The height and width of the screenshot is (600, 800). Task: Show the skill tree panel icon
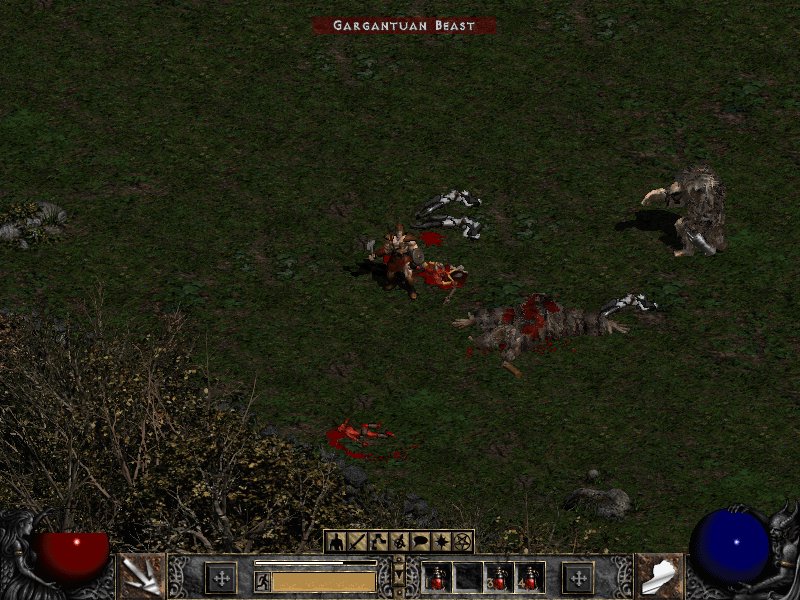click(377, 541)
